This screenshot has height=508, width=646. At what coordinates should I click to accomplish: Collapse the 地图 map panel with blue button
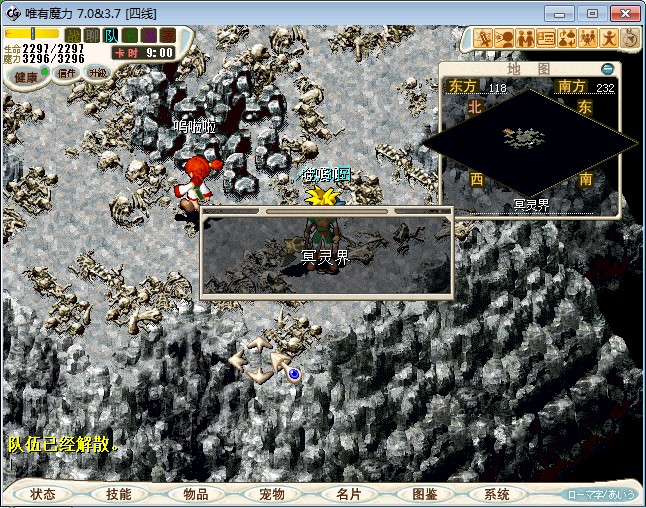(x=607, y=69)
